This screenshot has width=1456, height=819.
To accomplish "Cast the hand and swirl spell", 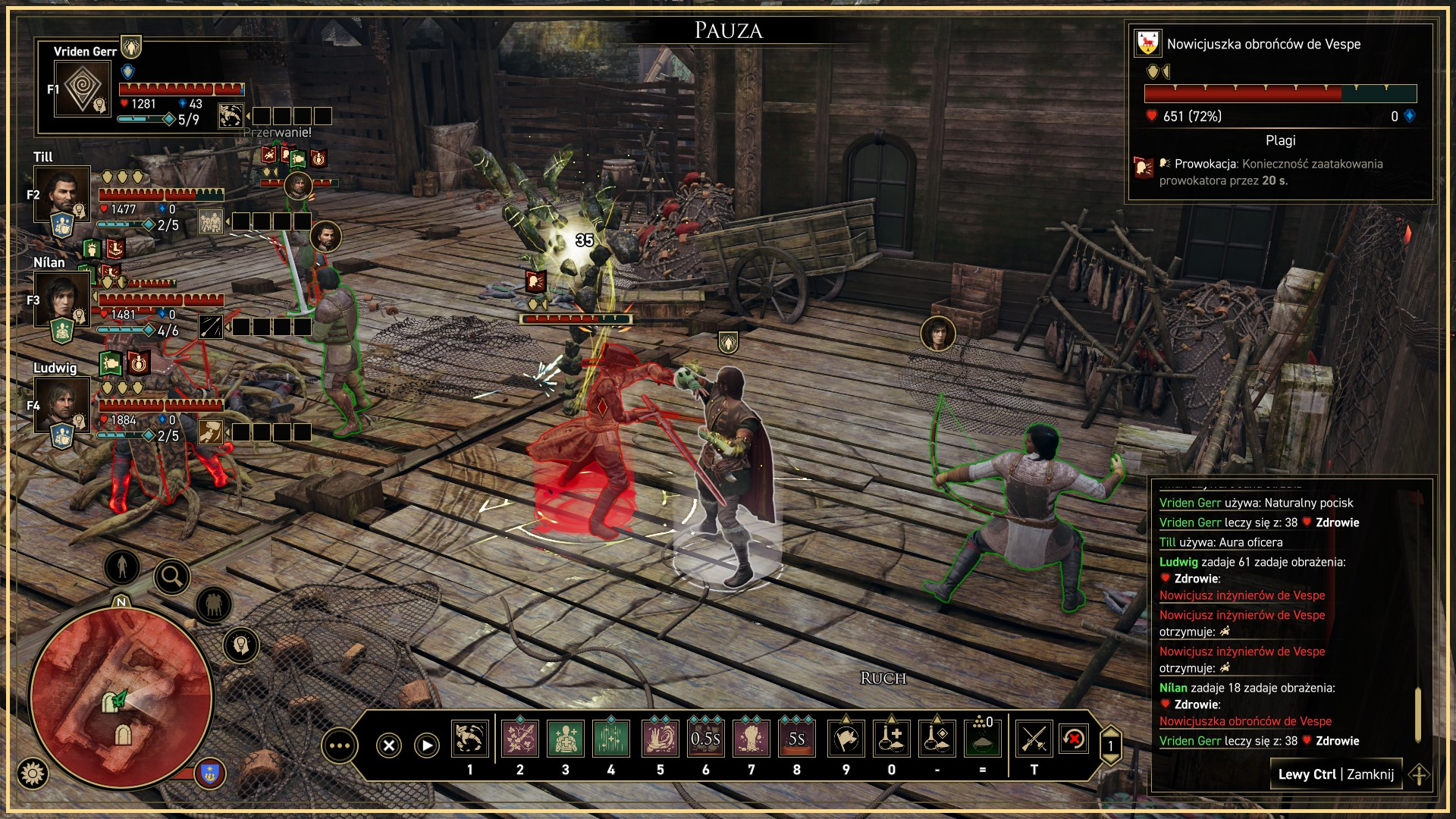I will [x=660, y=739].
